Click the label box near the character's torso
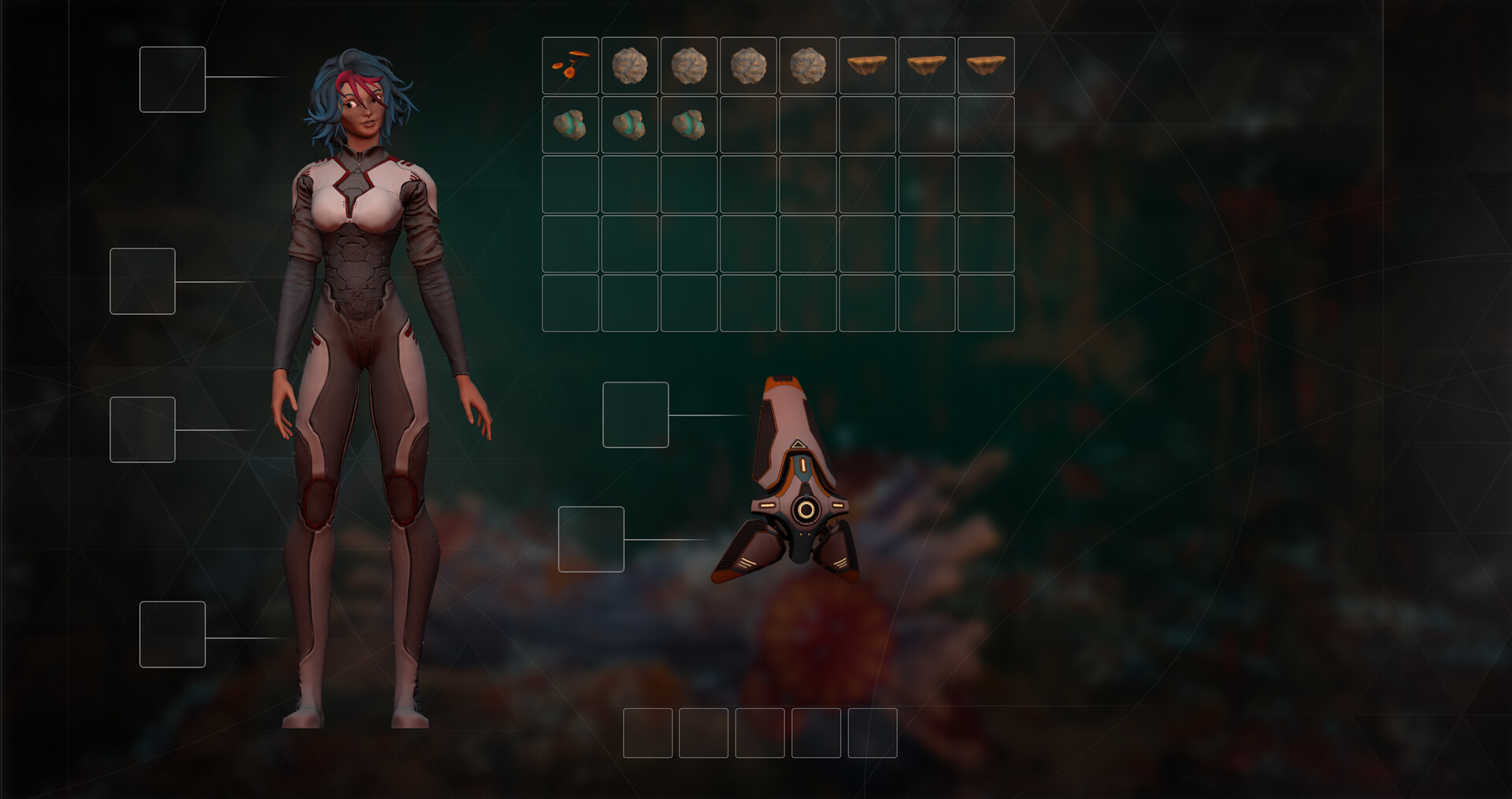 click(x=143, y=279)
